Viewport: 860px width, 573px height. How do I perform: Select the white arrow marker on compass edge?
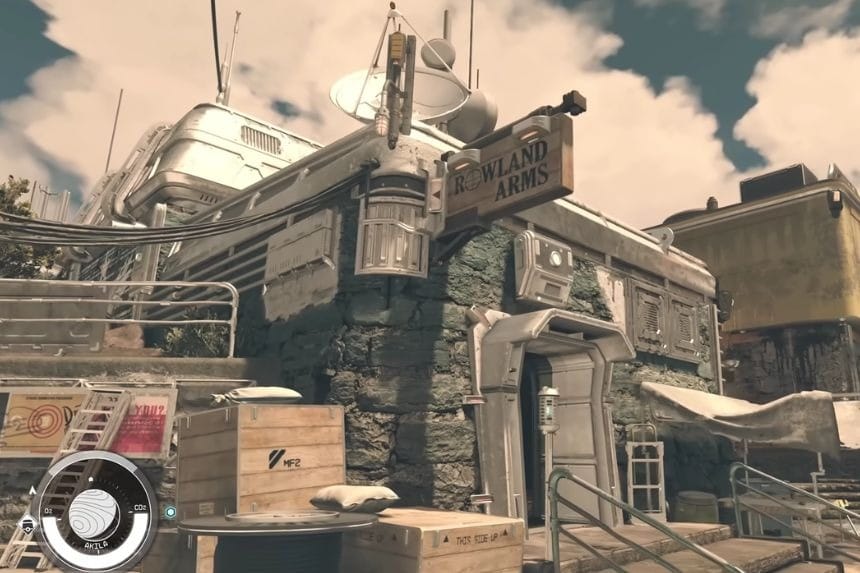point(32,490)
